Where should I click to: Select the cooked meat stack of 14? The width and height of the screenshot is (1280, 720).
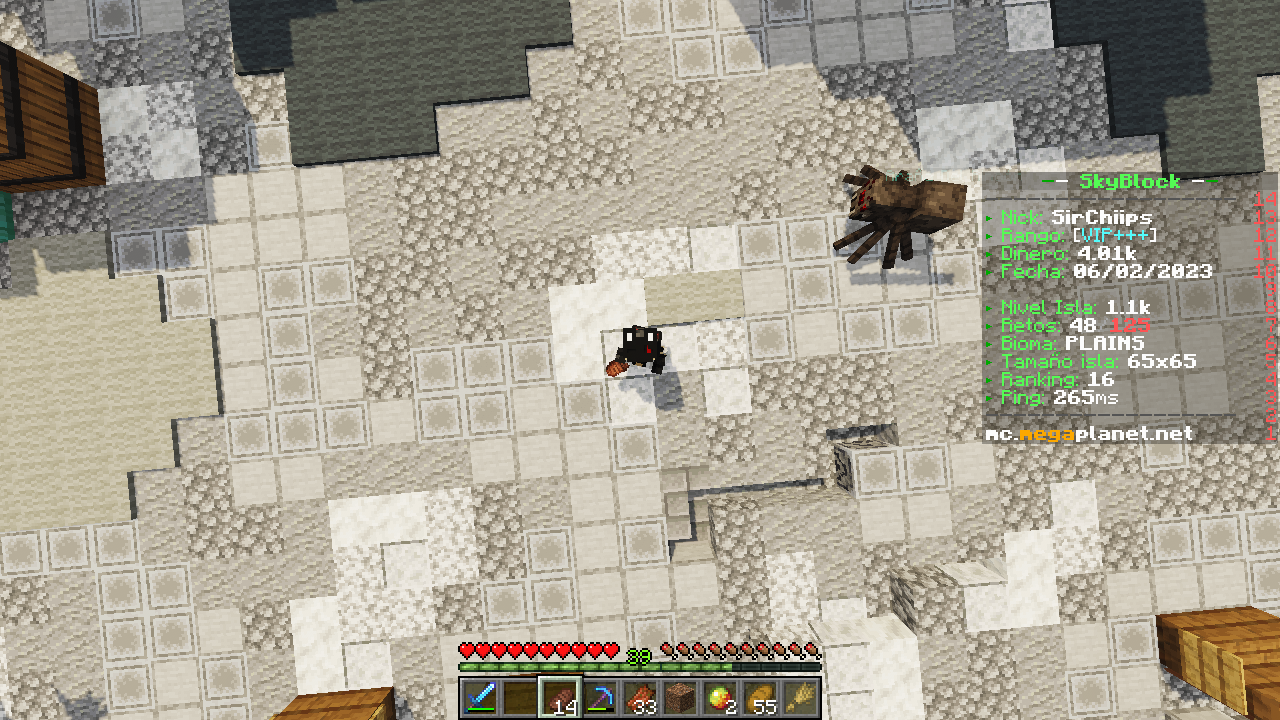(x=560, y=697)
